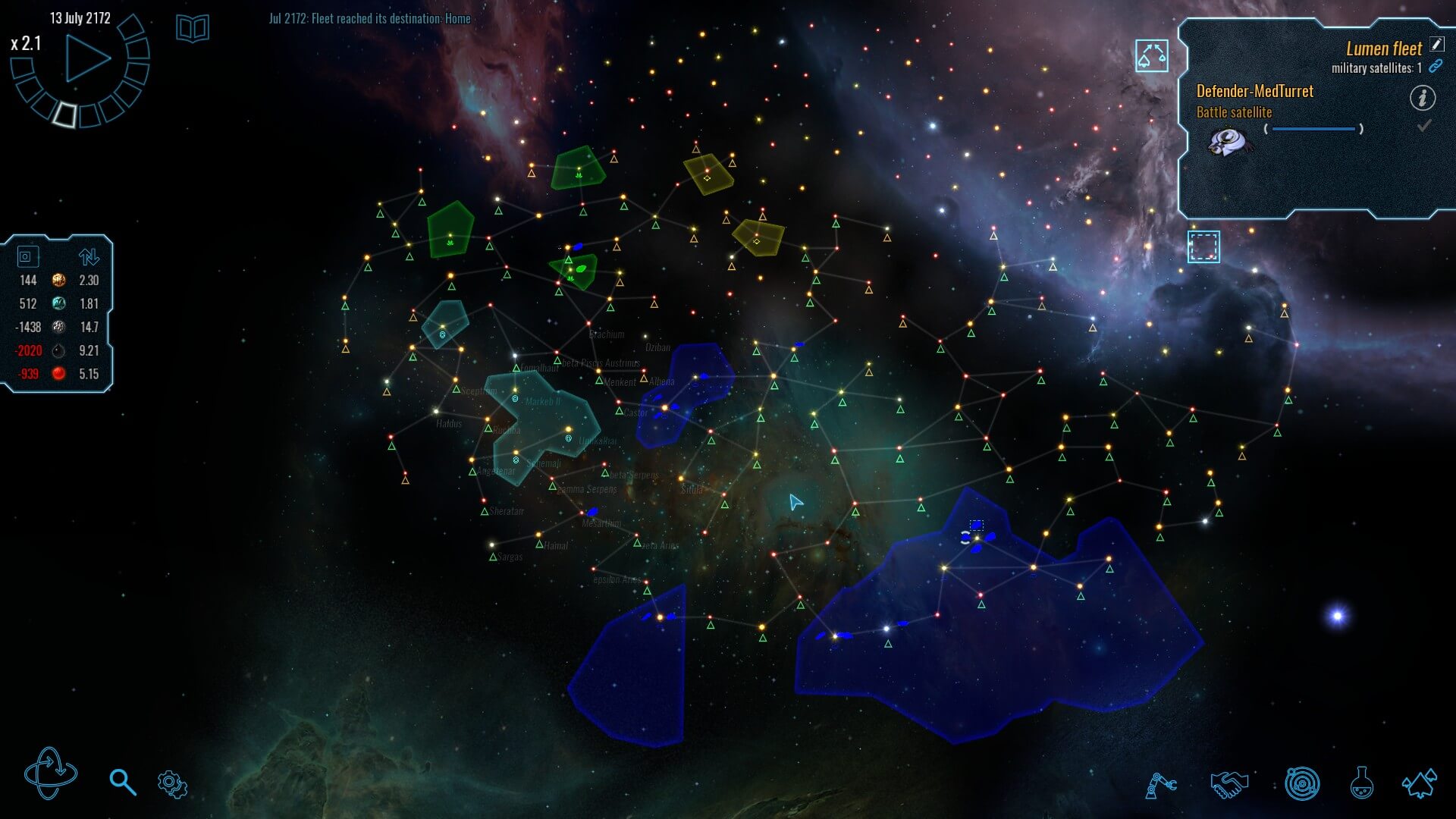Open the fleets spaceships screen
Screen dimensions: 1456x819
1419,783
